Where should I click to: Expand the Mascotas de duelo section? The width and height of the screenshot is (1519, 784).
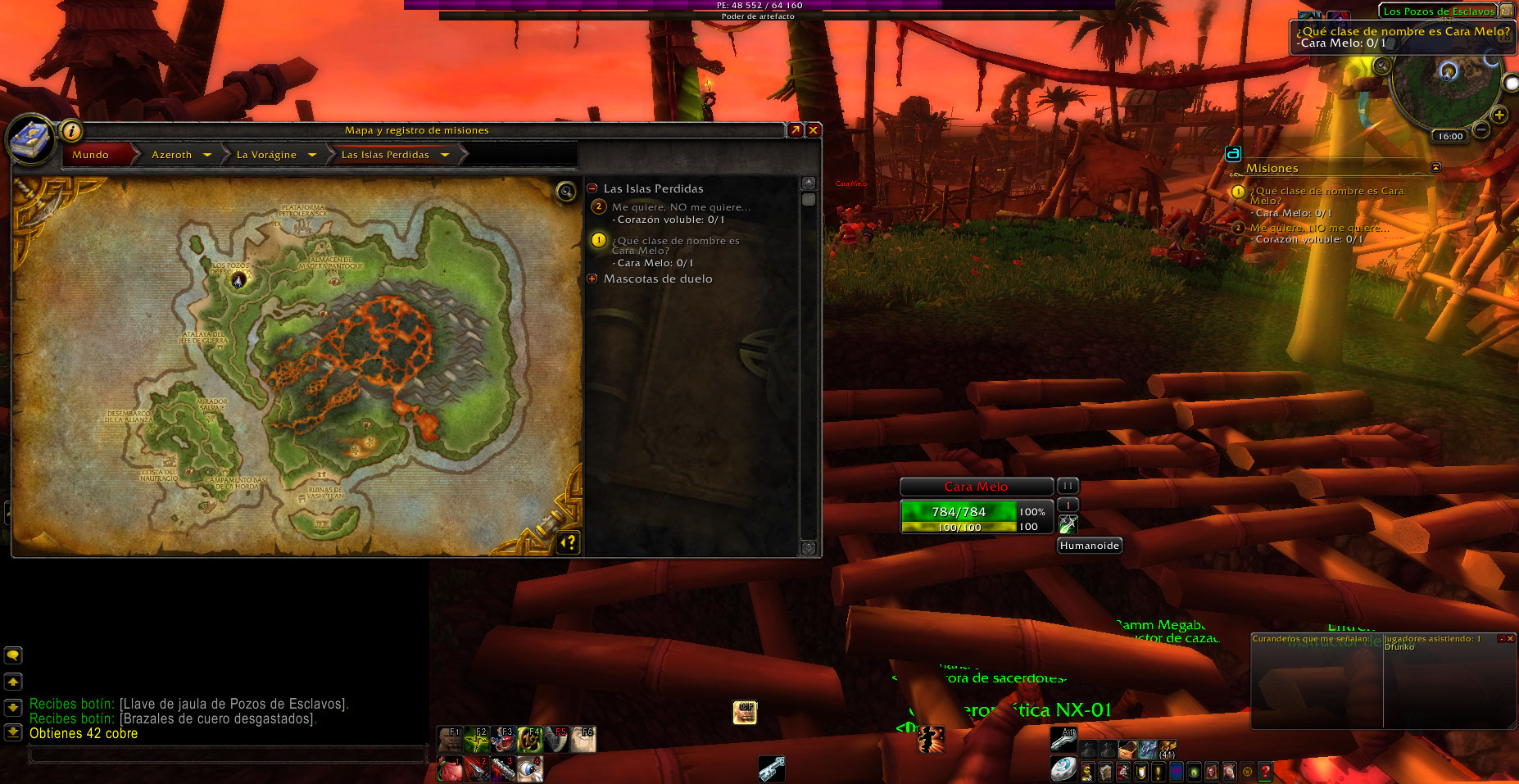pyautogui.click(x=592, y=279)
